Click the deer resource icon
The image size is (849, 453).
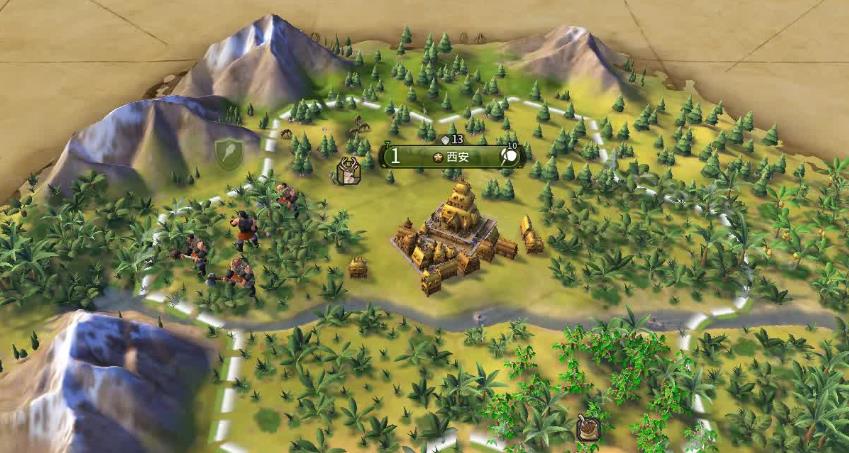click(347, 172)
